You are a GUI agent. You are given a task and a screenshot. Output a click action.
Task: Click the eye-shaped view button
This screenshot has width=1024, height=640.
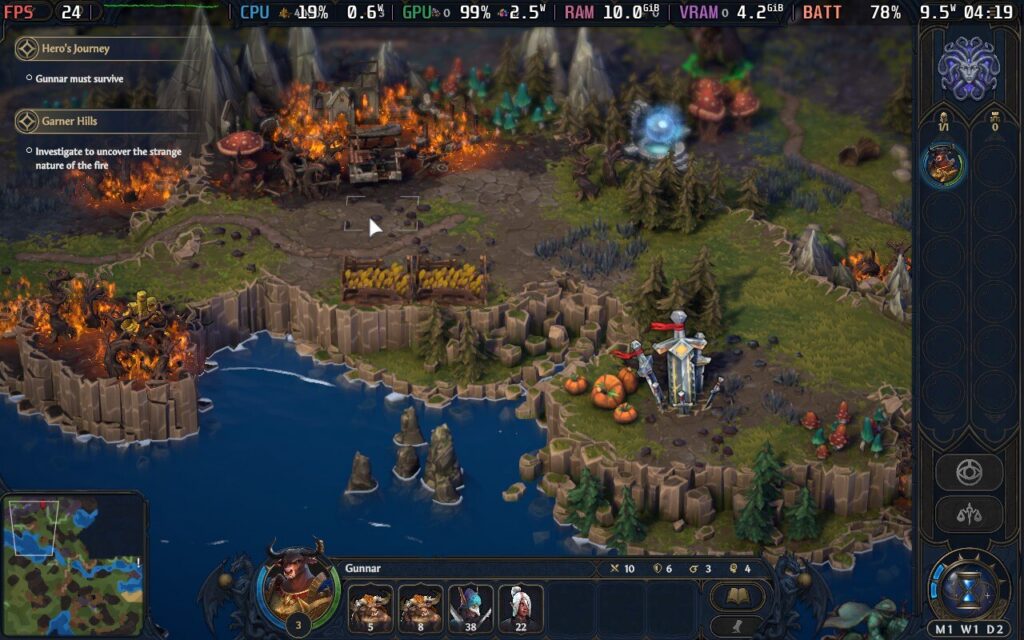pyautogui.click(x=968, y=472)
